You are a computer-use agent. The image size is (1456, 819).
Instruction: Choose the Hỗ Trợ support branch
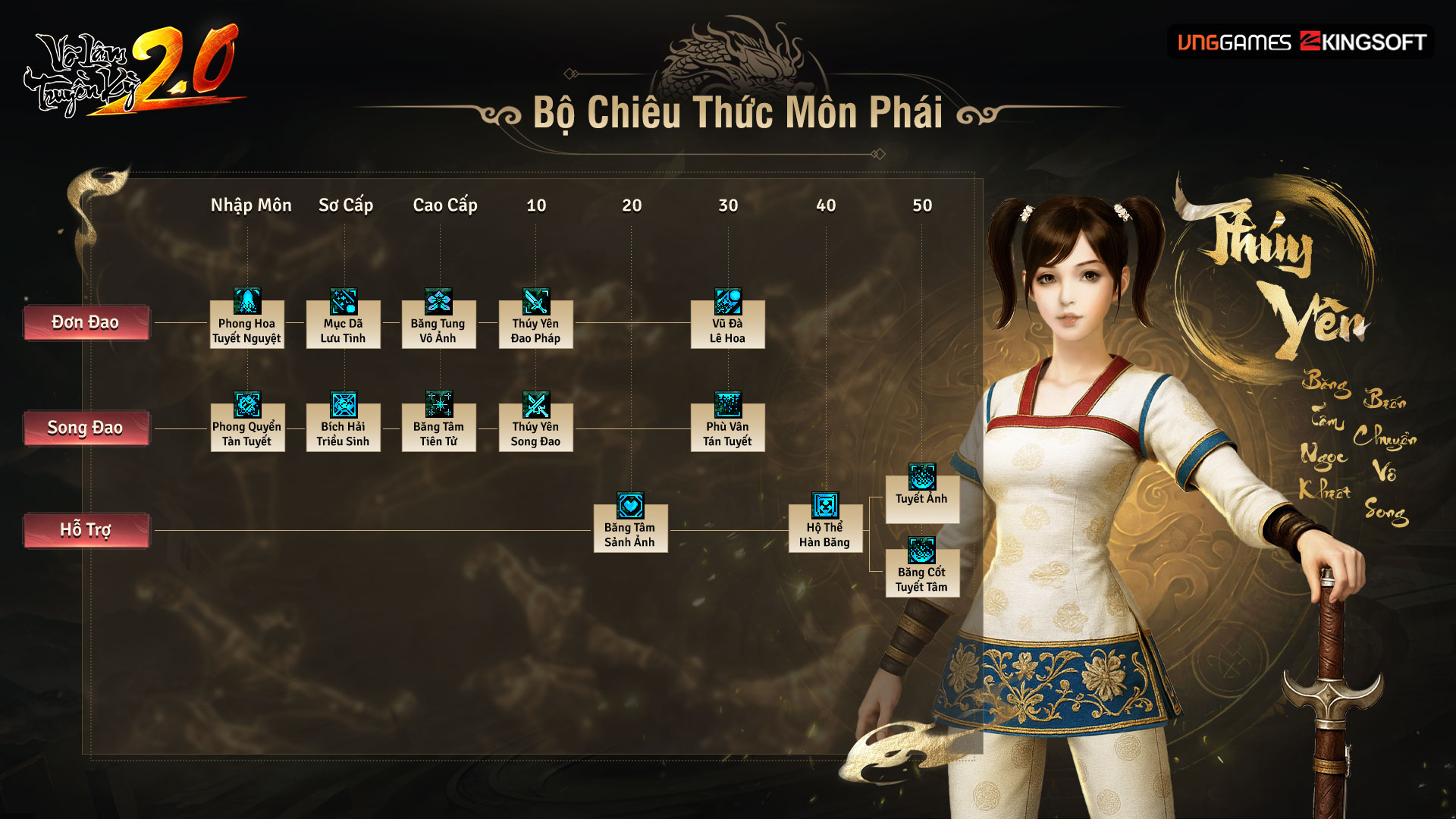(86, 530)
